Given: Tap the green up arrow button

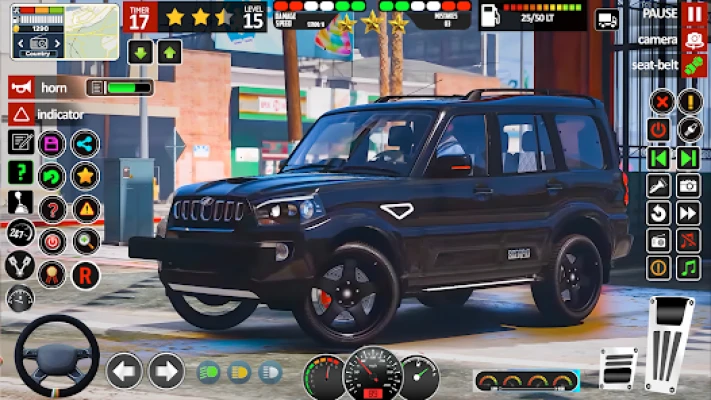Looking at the screenshot, I should tap(170, 52).
